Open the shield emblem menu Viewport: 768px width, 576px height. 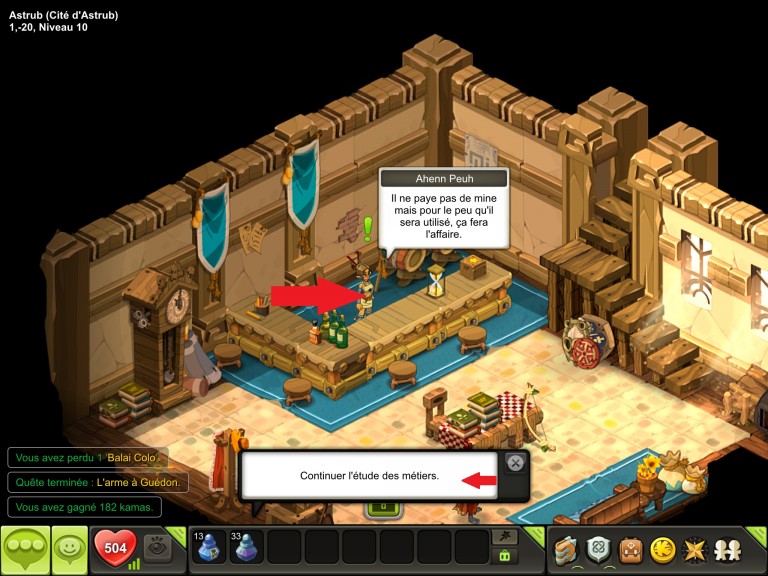[x=598, y=549]
